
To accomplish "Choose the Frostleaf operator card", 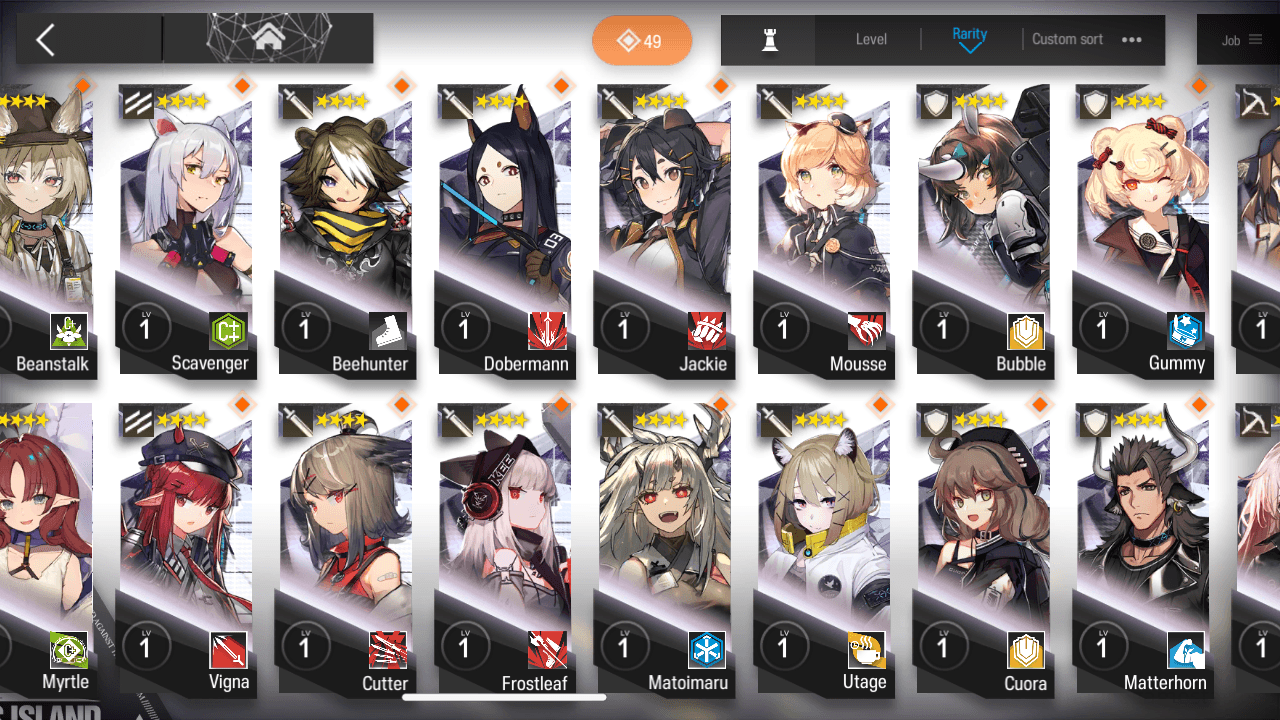I will (505, 550).
